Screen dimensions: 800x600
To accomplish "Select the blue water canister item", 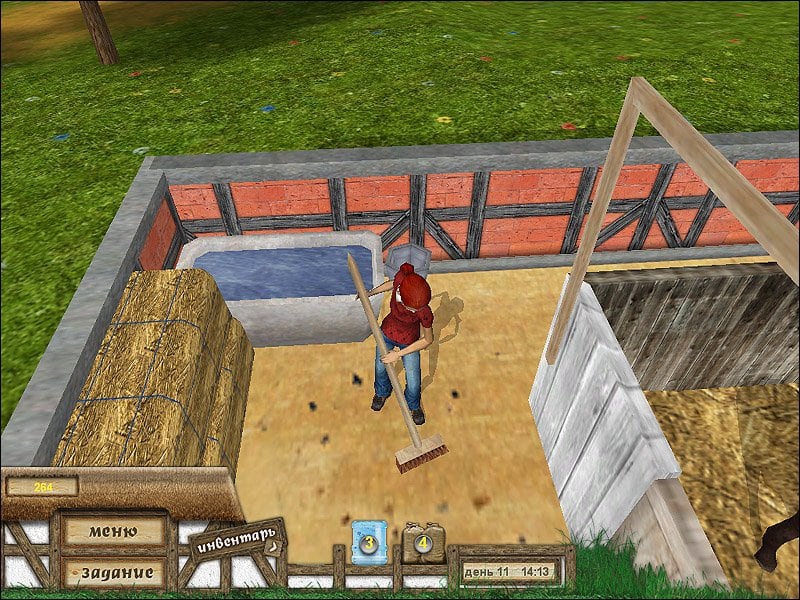I will pyautogui.click(x=366, y=543).
